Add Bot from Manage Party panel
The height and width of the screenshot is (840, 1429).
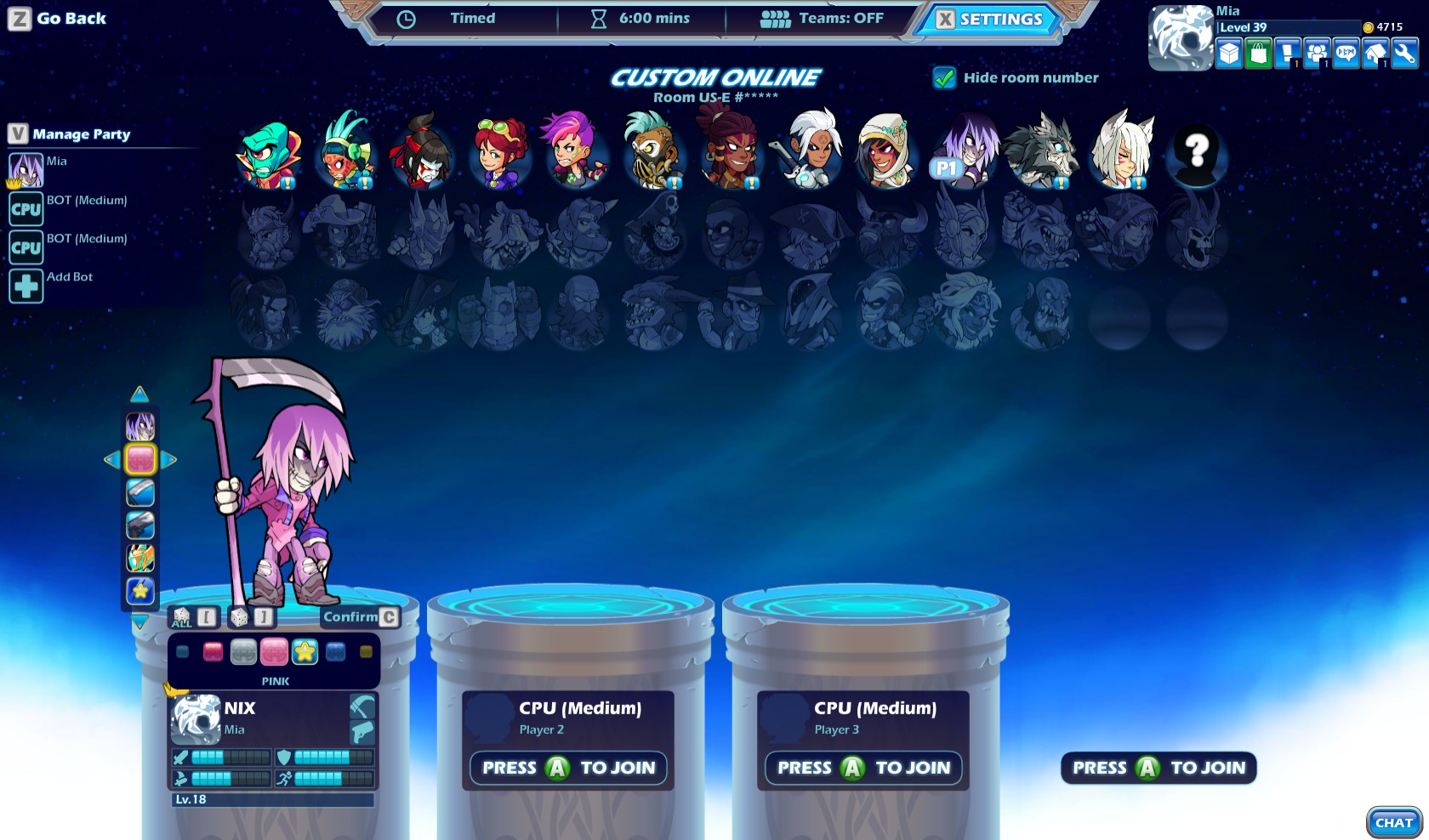tap(26, 285)
